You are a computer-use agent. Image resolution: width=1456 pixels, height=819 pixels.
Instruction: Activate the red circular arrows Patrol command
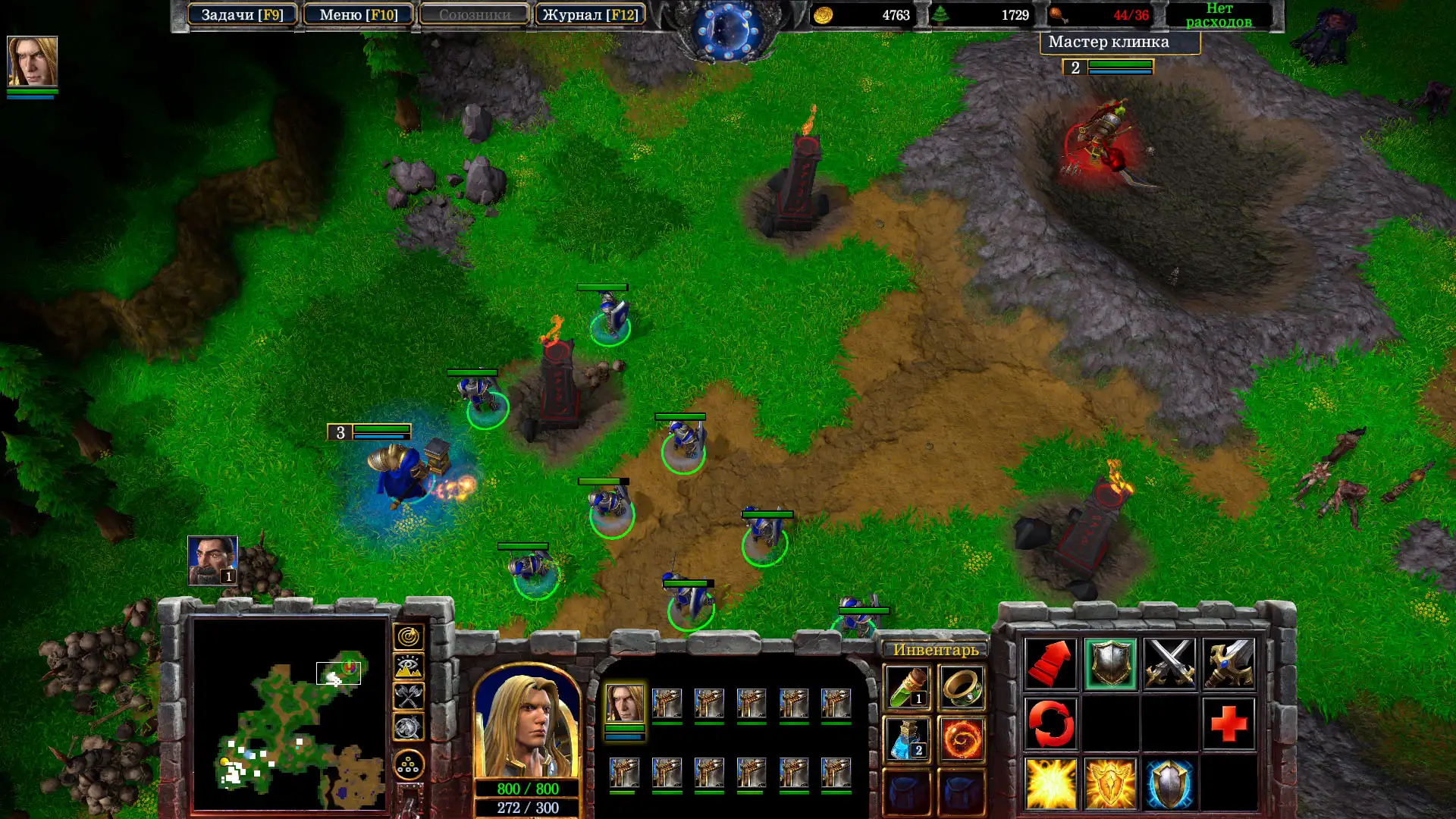(1050, 723)
